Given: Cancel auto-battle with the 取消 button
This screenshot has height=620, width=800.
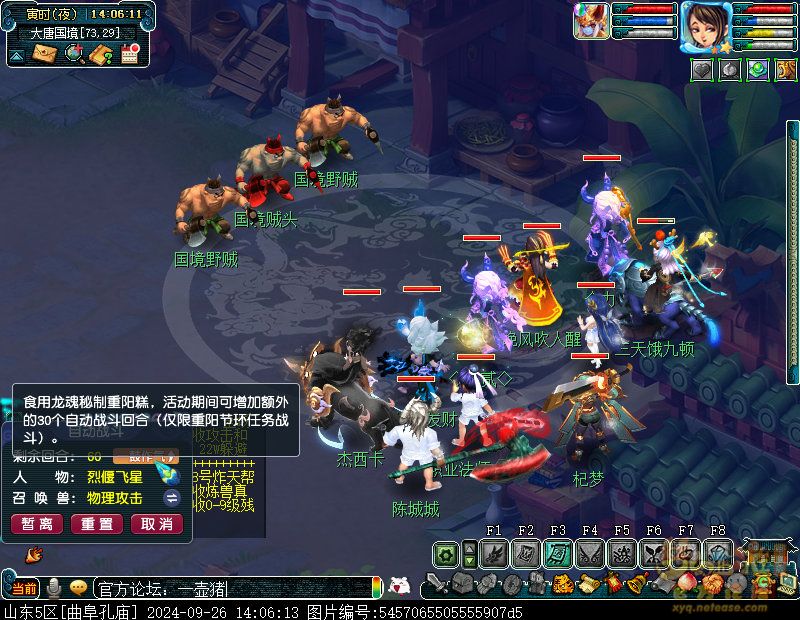Looking at the screenshot, I should pos(157,524).
